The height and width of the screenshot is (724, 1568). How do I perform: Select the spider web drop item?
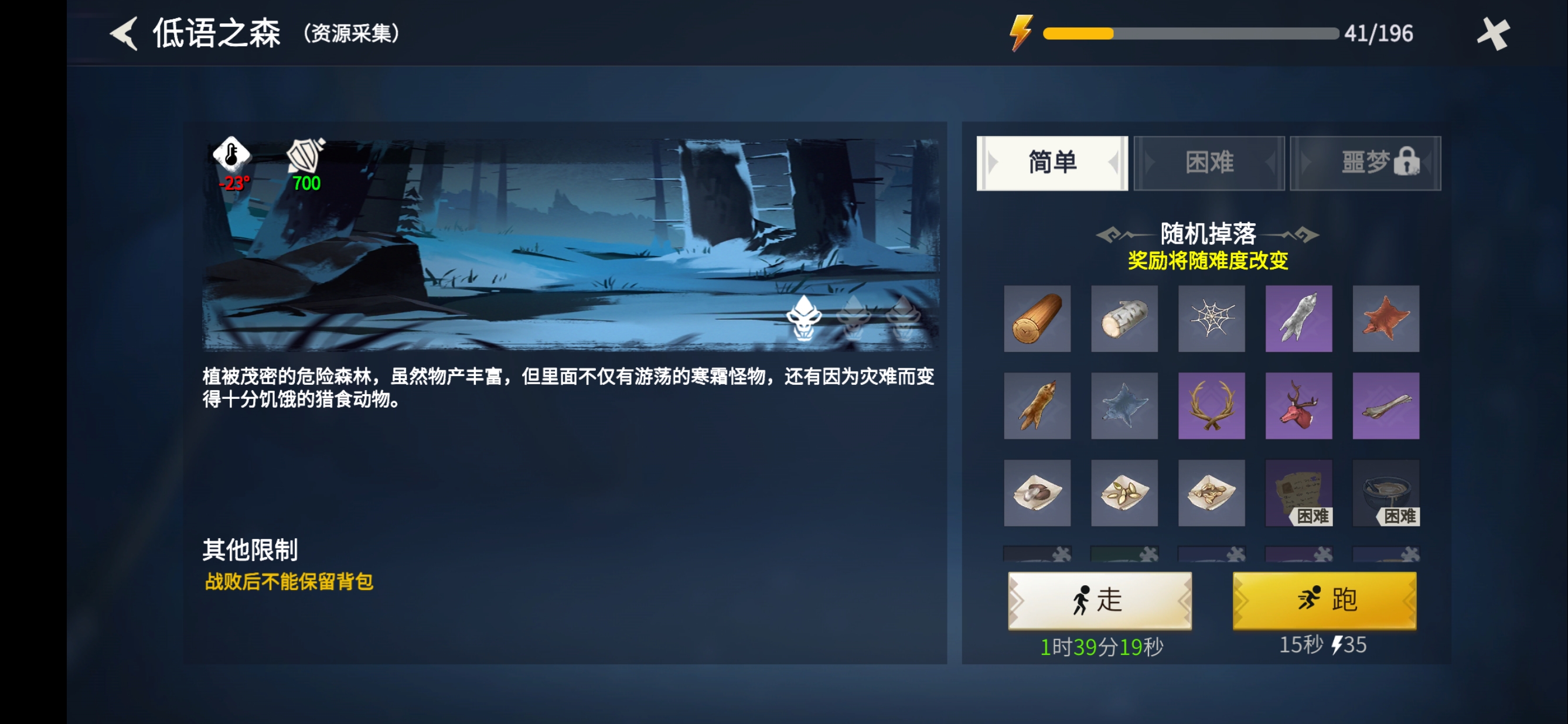tap(1211, 319)
